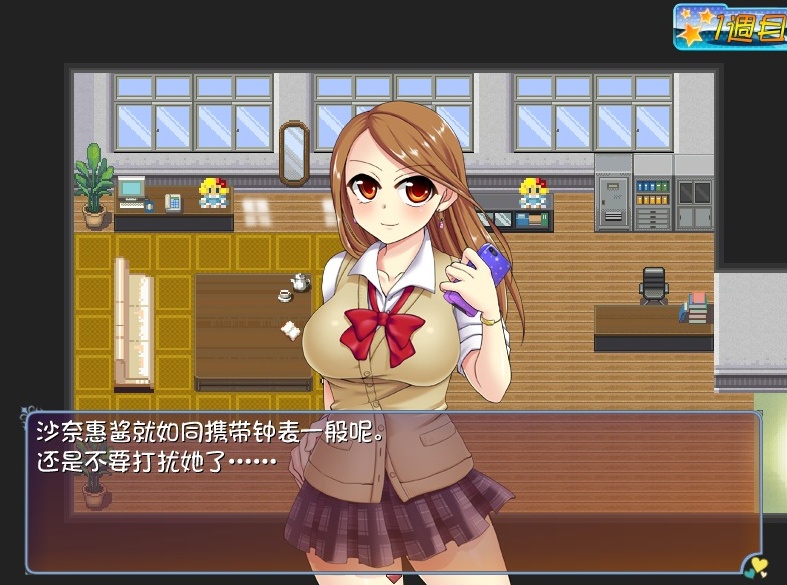Advance the dialogue text box
The image size is (787, 585).
392,491
